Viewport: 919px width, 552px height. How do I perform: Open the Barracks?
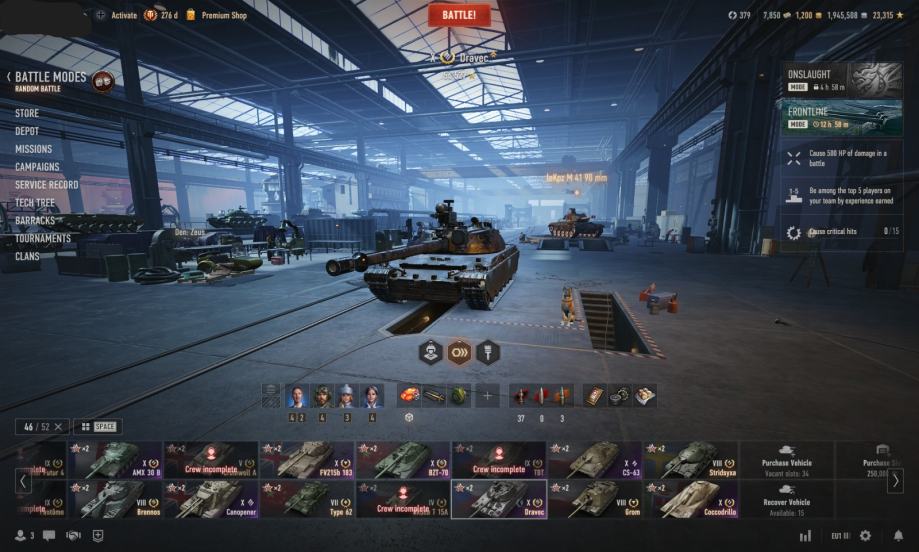click(35, 220)
